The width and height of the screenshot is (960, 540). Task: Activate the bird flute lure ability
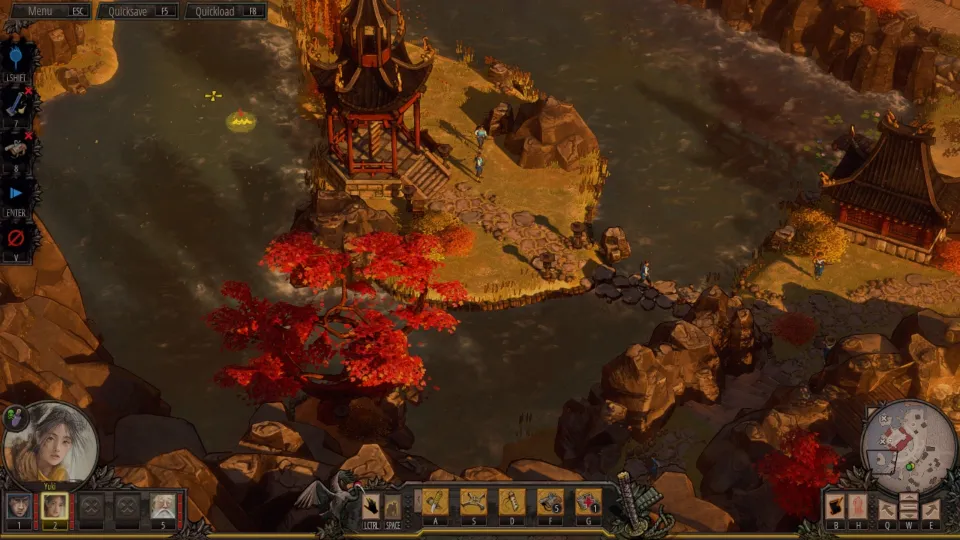pyautogui.click(x=511, y=501)
